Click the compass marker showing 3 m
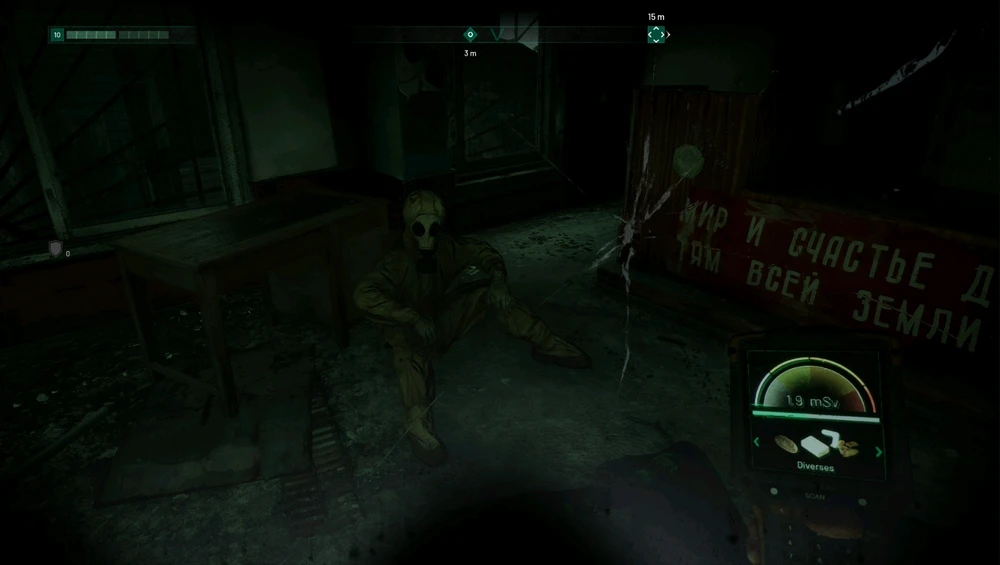The height and width of the screenshot is (565, 1000). pyautogui.click(x=470, y=35)
